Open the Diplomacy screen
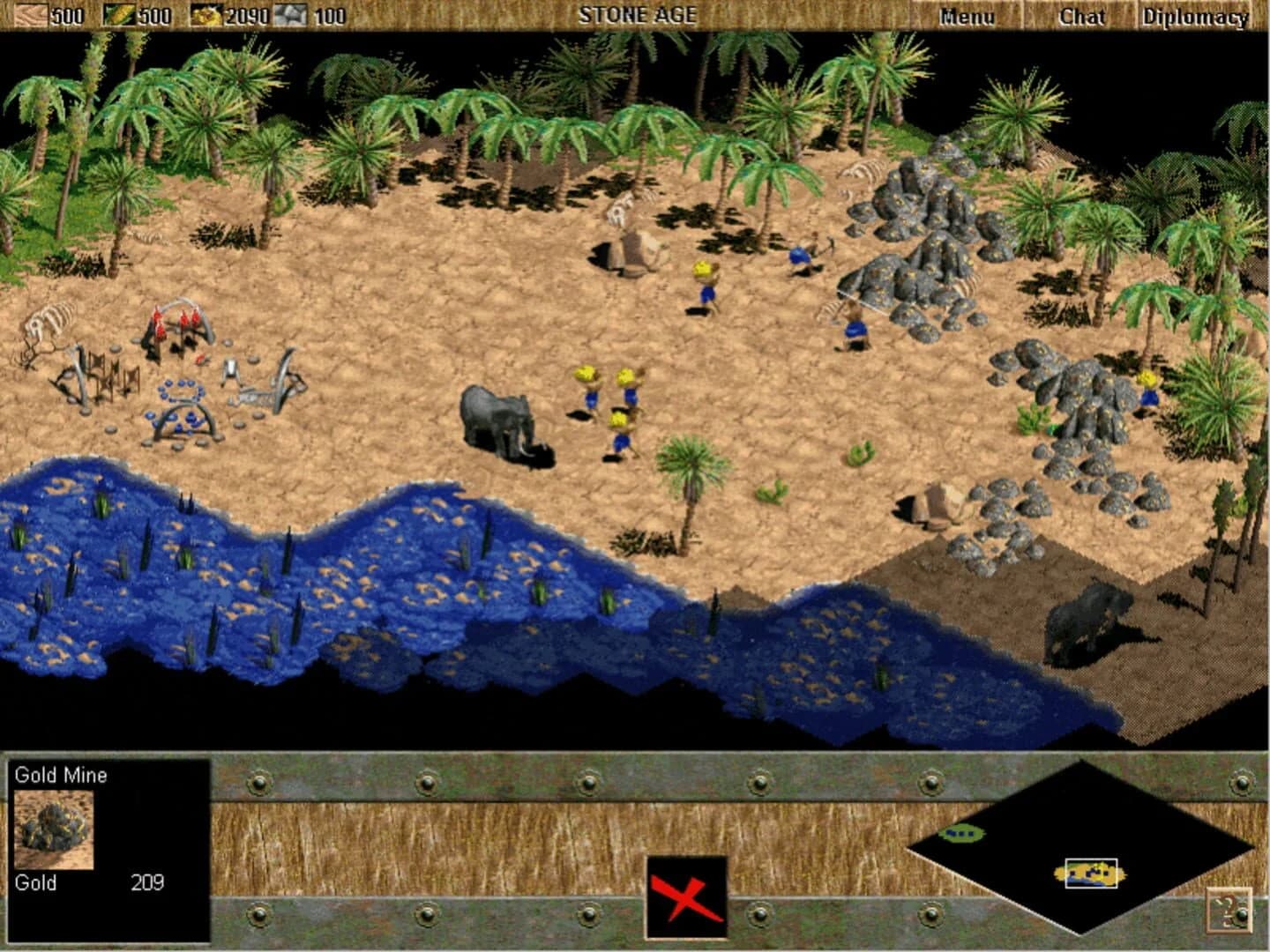 [x=1194, y=15]
